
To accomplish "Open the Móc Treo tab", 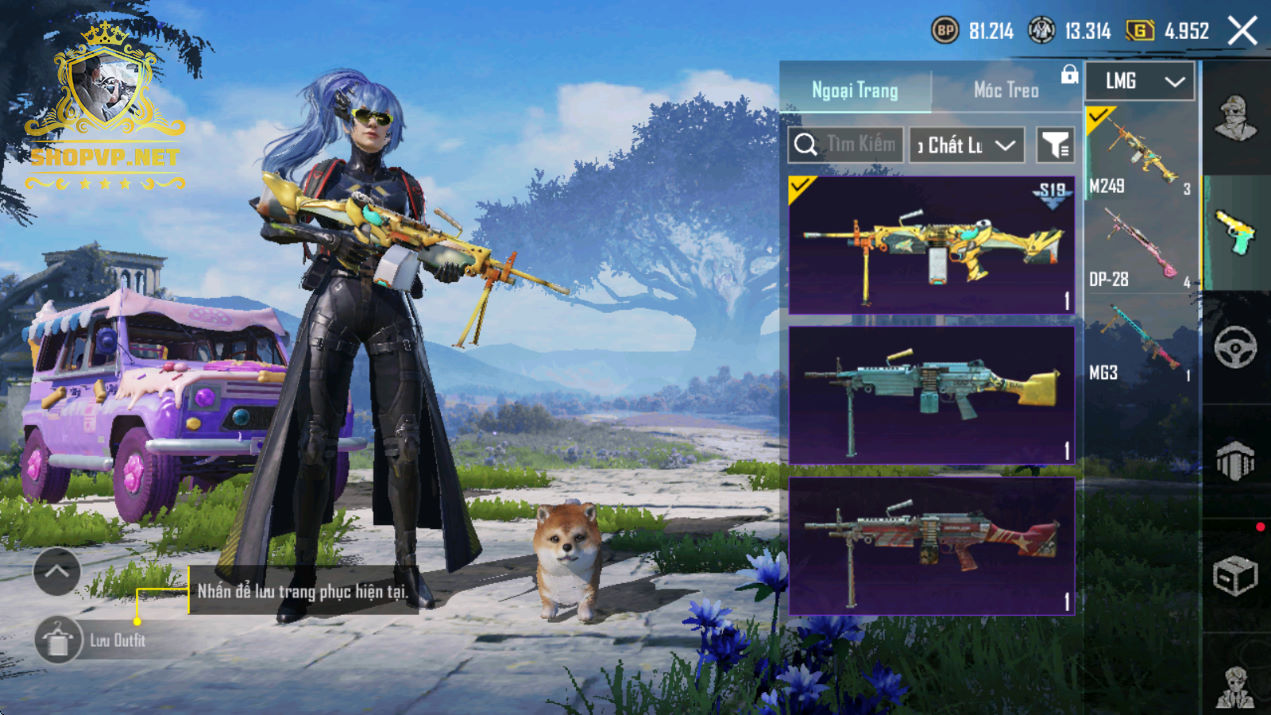I will 1006,91.
